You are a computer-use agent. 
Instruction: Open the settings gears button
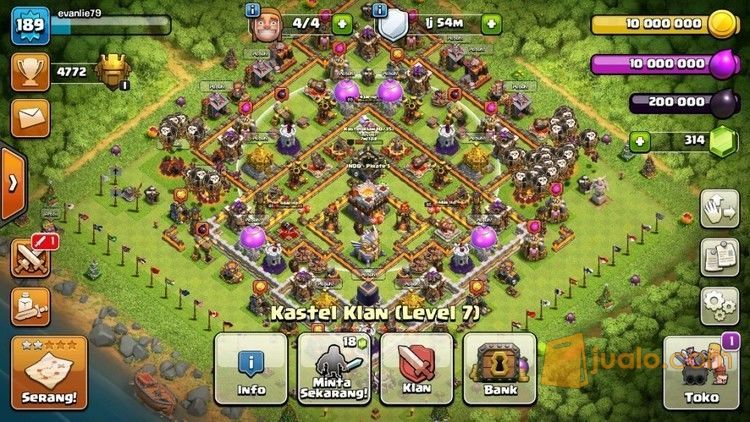(718, 305)
